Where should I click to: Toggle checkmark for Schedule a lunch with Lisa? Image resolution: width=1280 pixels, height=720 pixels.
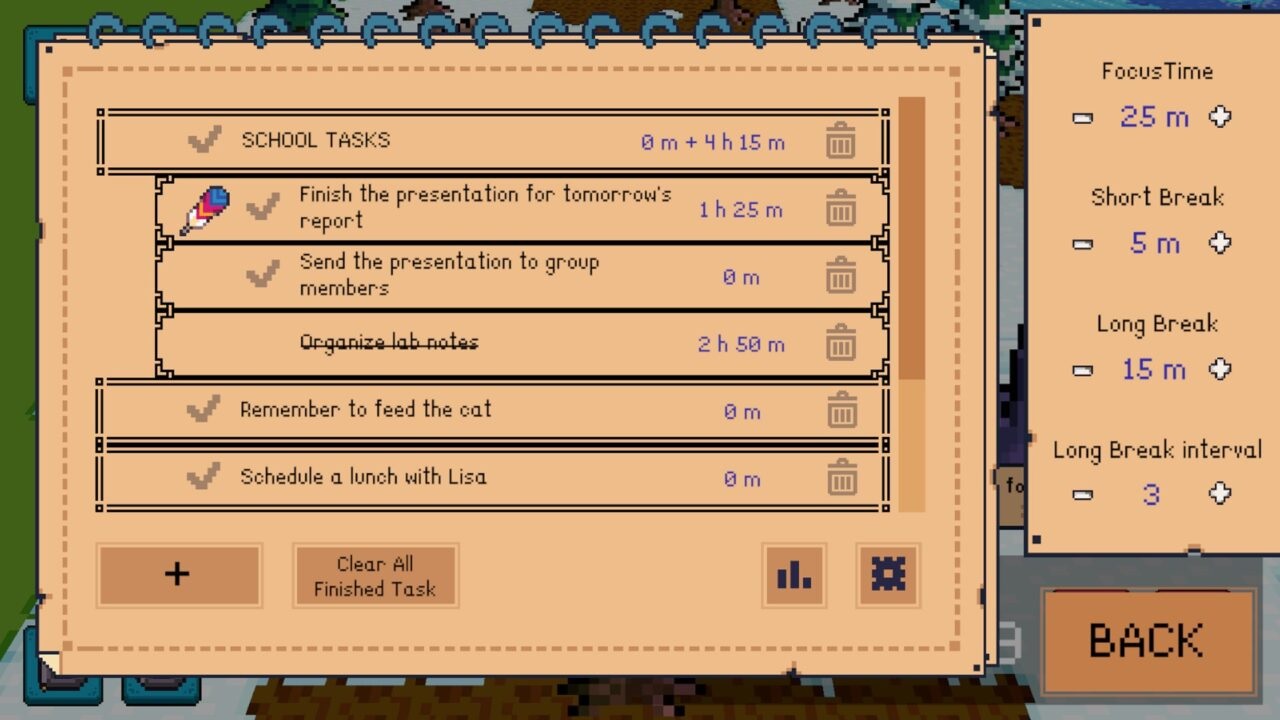click(x=203, y=477)
